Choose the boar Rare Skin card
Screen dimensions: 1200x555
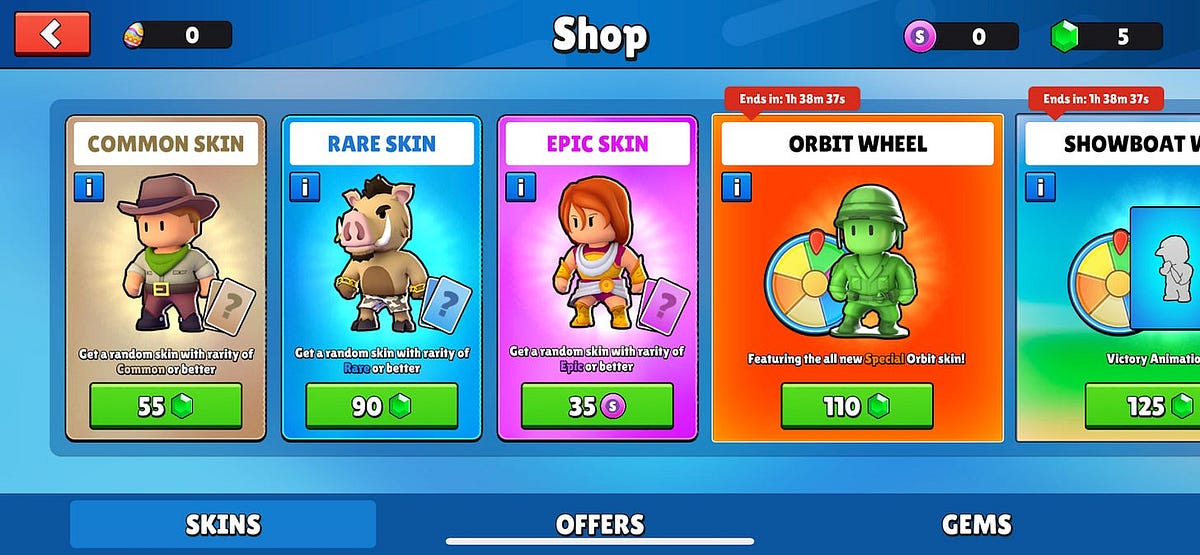pyautogui.click(x=382, y=260)
